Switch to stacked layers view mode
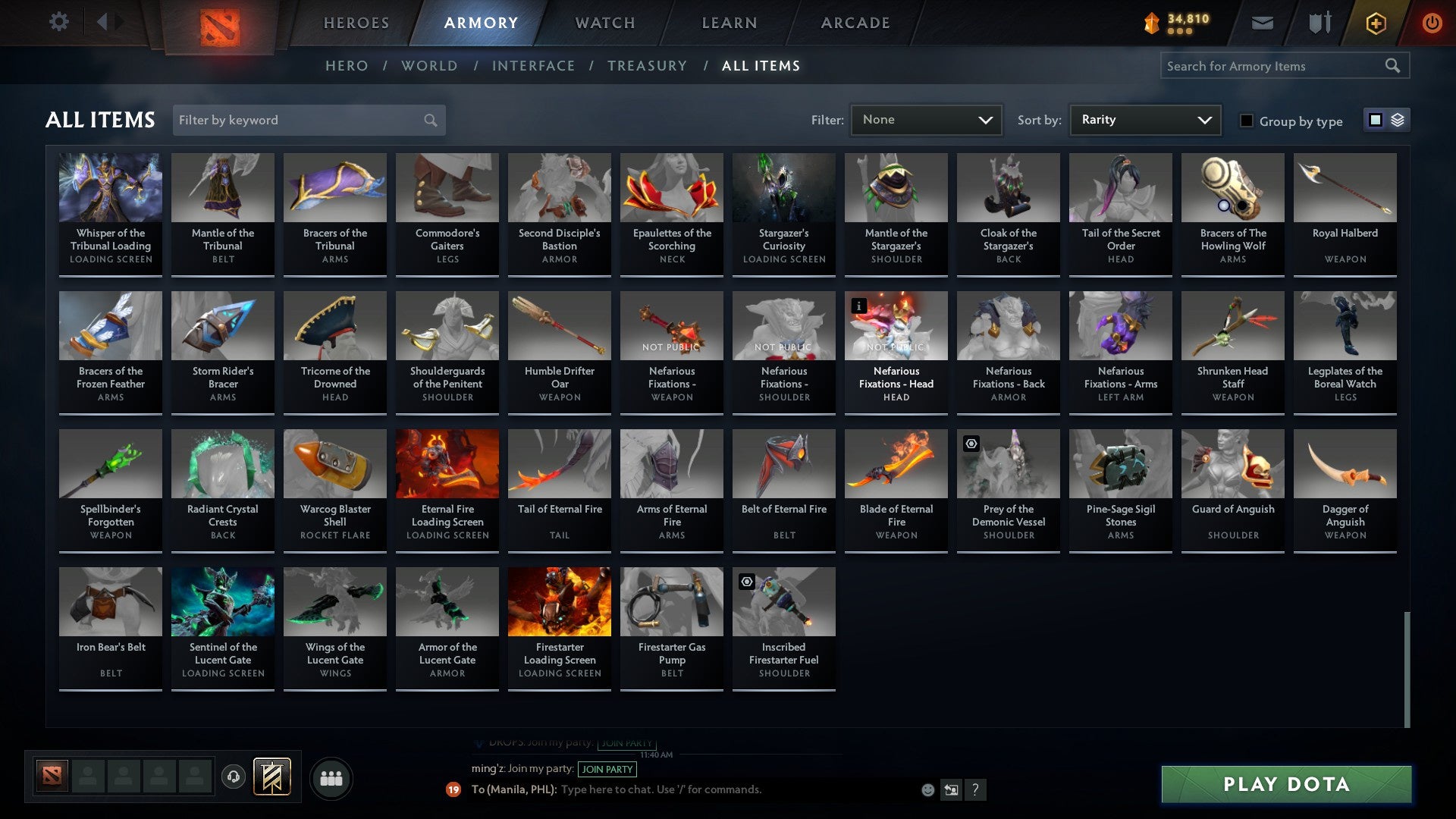The width and height of the screenshot is (1456, 819). click(1398, 120)
